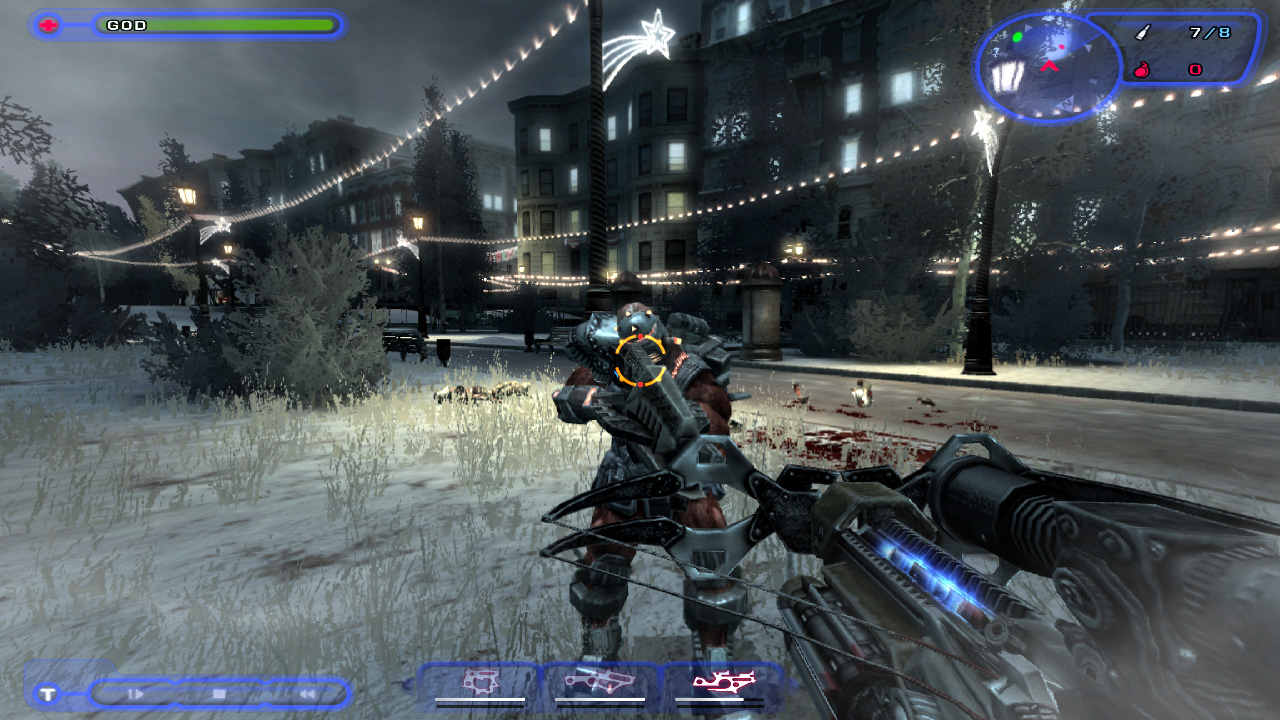The height and width of the screenshot is (720, 1280).
Task: Activate the time stop control
Action: pyautogui.click(x=220, y=693)
